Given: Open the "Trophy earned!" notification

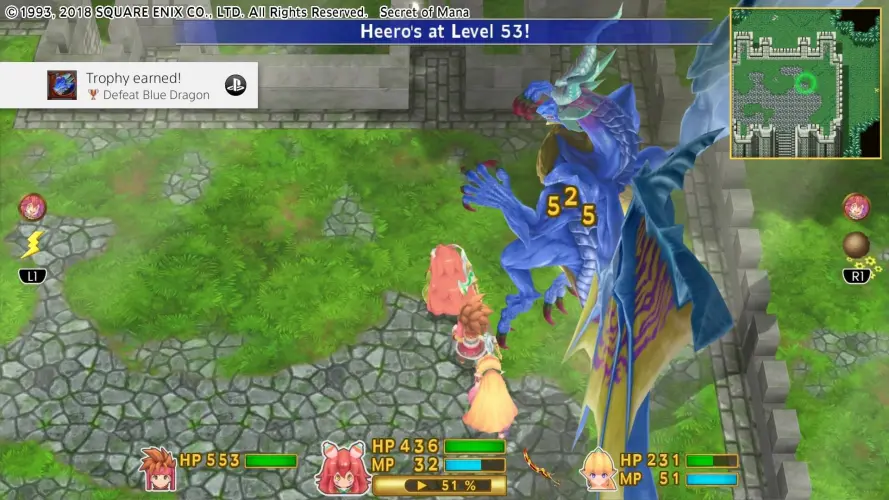Looking at the screenshot, I should 128,86.
